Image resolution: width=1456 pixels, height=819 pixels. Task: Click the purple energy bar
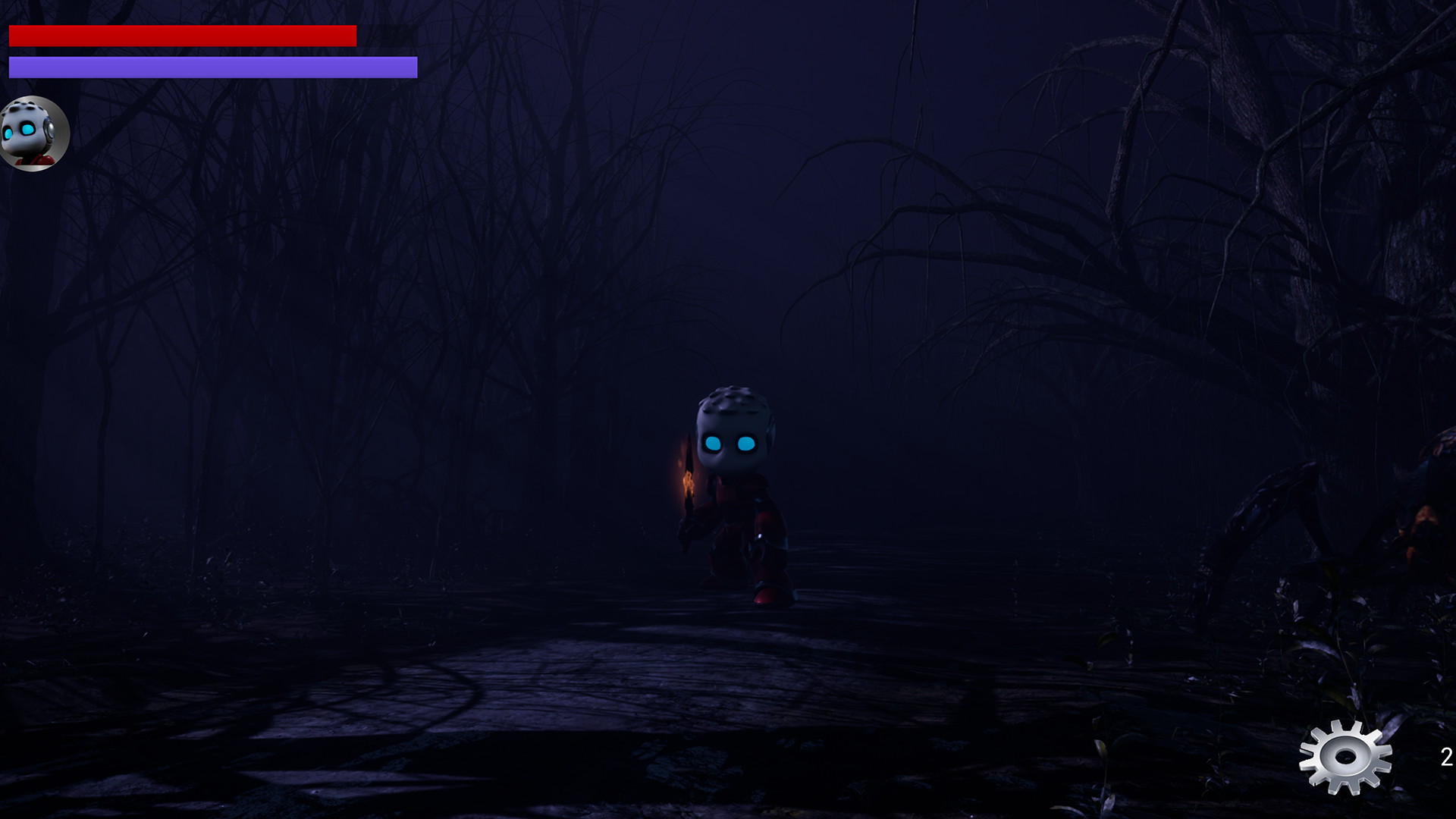[x=212, y=68]
